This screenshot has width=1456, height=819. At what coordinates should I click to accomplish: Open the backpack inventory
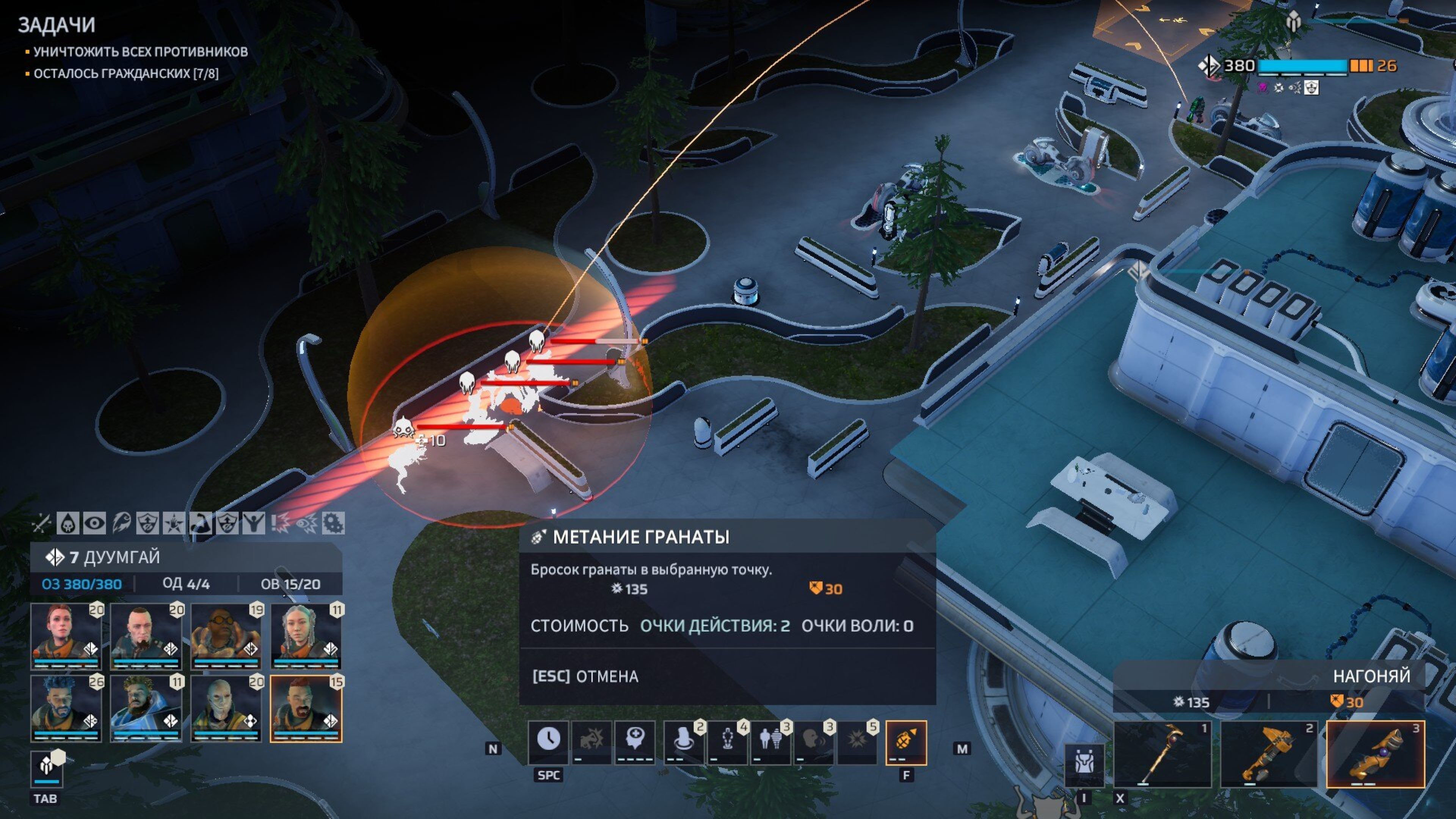(1084, 765)
